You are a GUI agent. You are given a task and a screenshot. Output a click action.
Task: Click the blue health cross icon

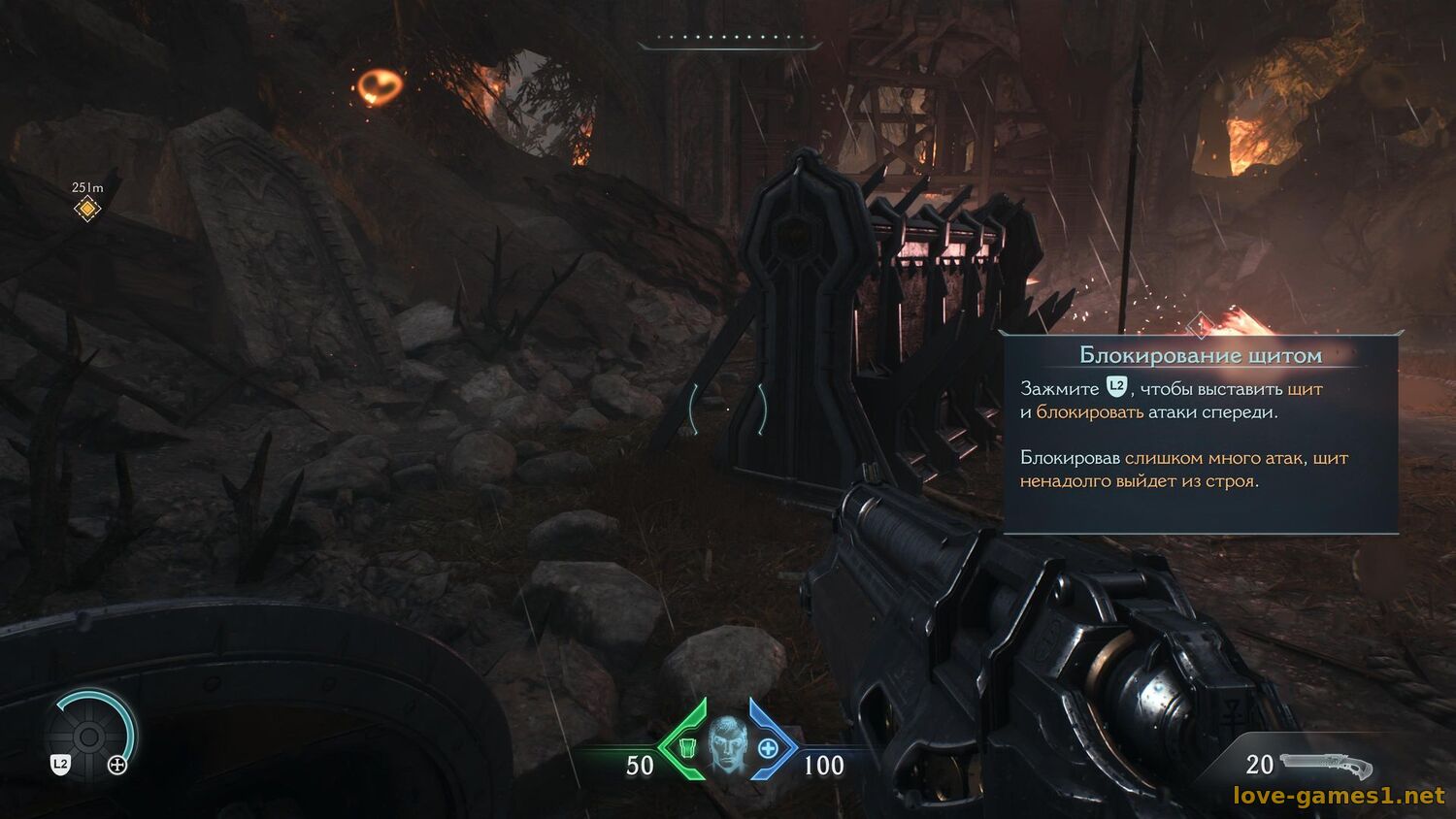click(768, 748)
